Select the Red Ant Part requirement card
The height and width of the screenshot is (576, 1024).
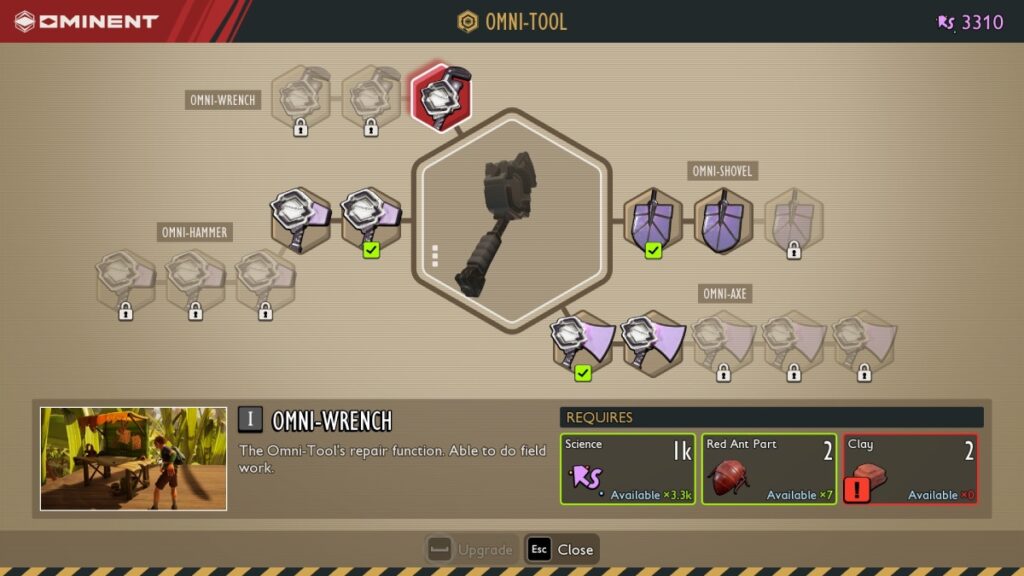[768, 469]
